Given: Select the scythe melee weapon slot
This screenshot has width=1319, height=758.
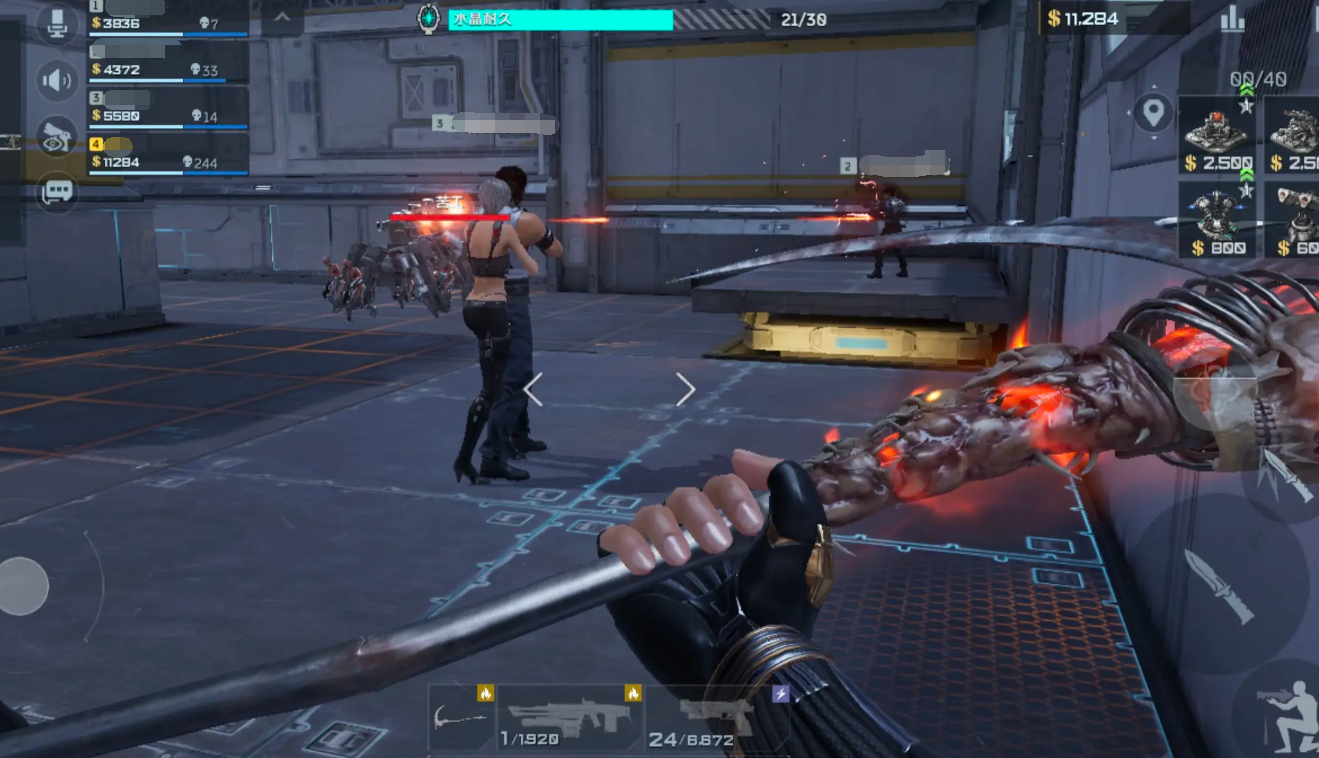Looking at the screenshot, I should click(x=461, y=716).
